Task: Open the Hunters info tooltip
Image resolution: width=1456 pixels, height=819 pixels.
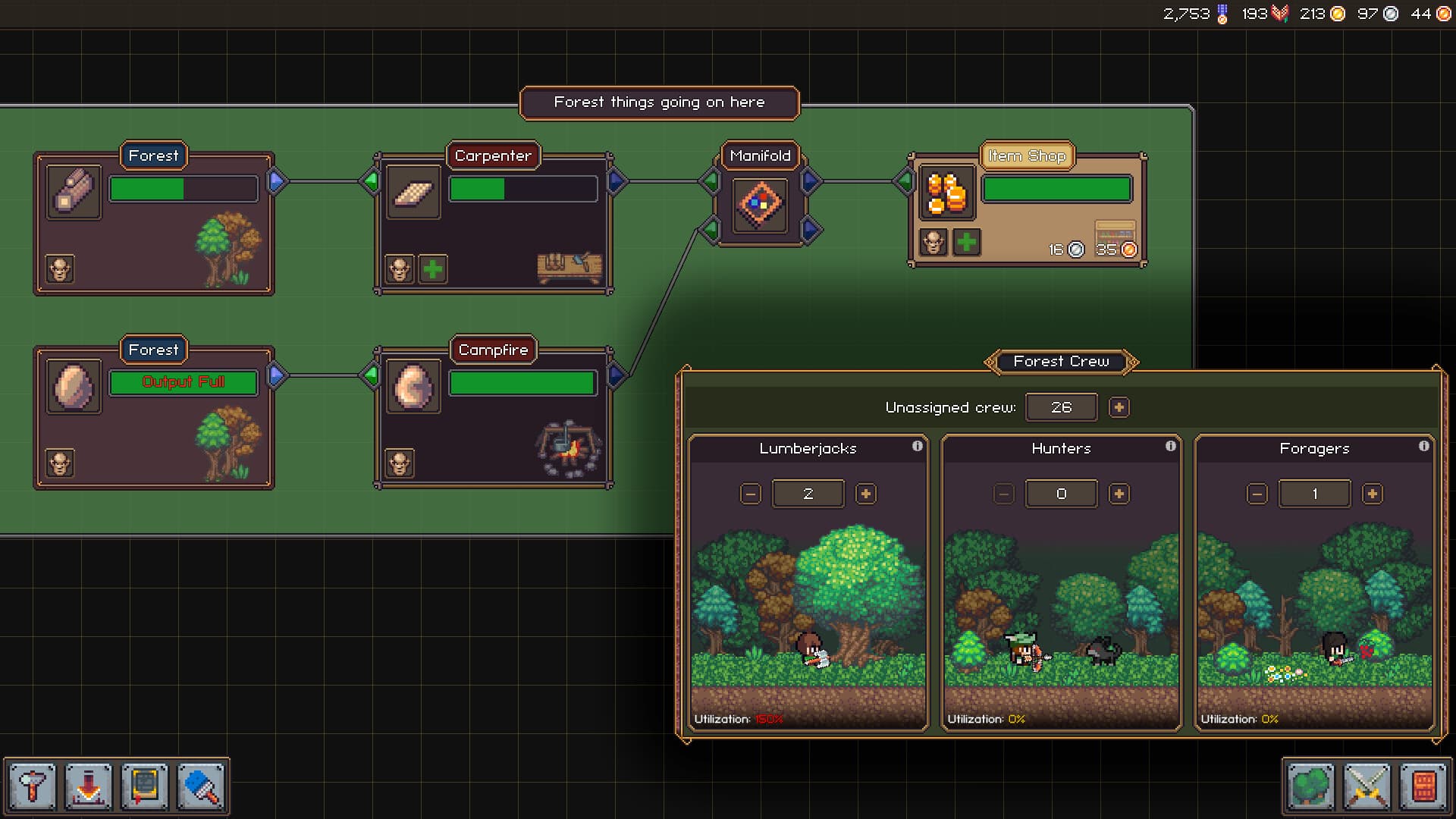Action: pos(1171,447)
